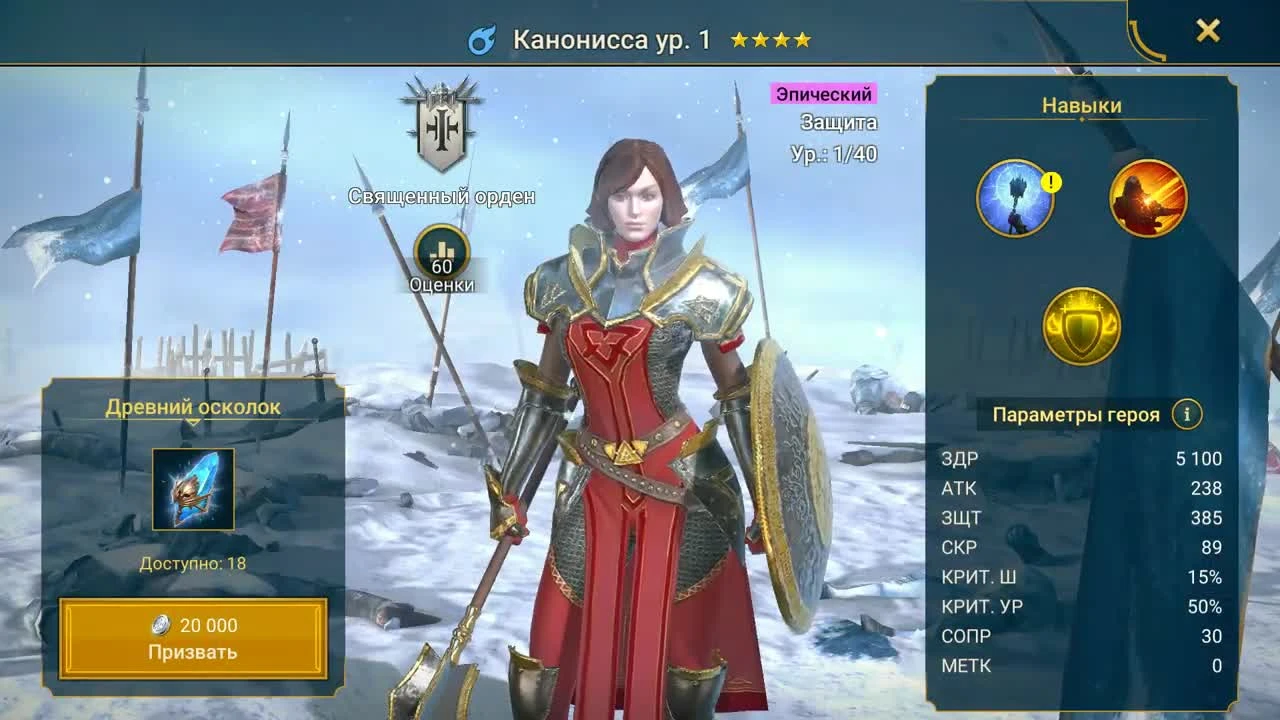Image resolution: width=1280 pixels, height=720 pixels.
Task: Click the Священный орден faction label
Action: tap(441, 196)
